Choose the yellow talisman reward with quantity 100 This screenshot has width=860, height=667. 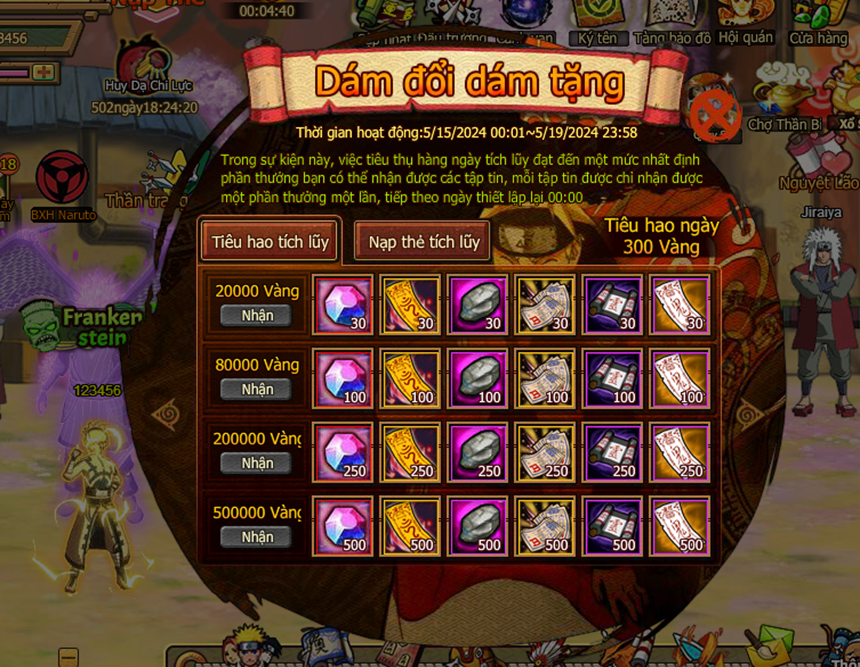pyautogui.click(x=410, y=379)
